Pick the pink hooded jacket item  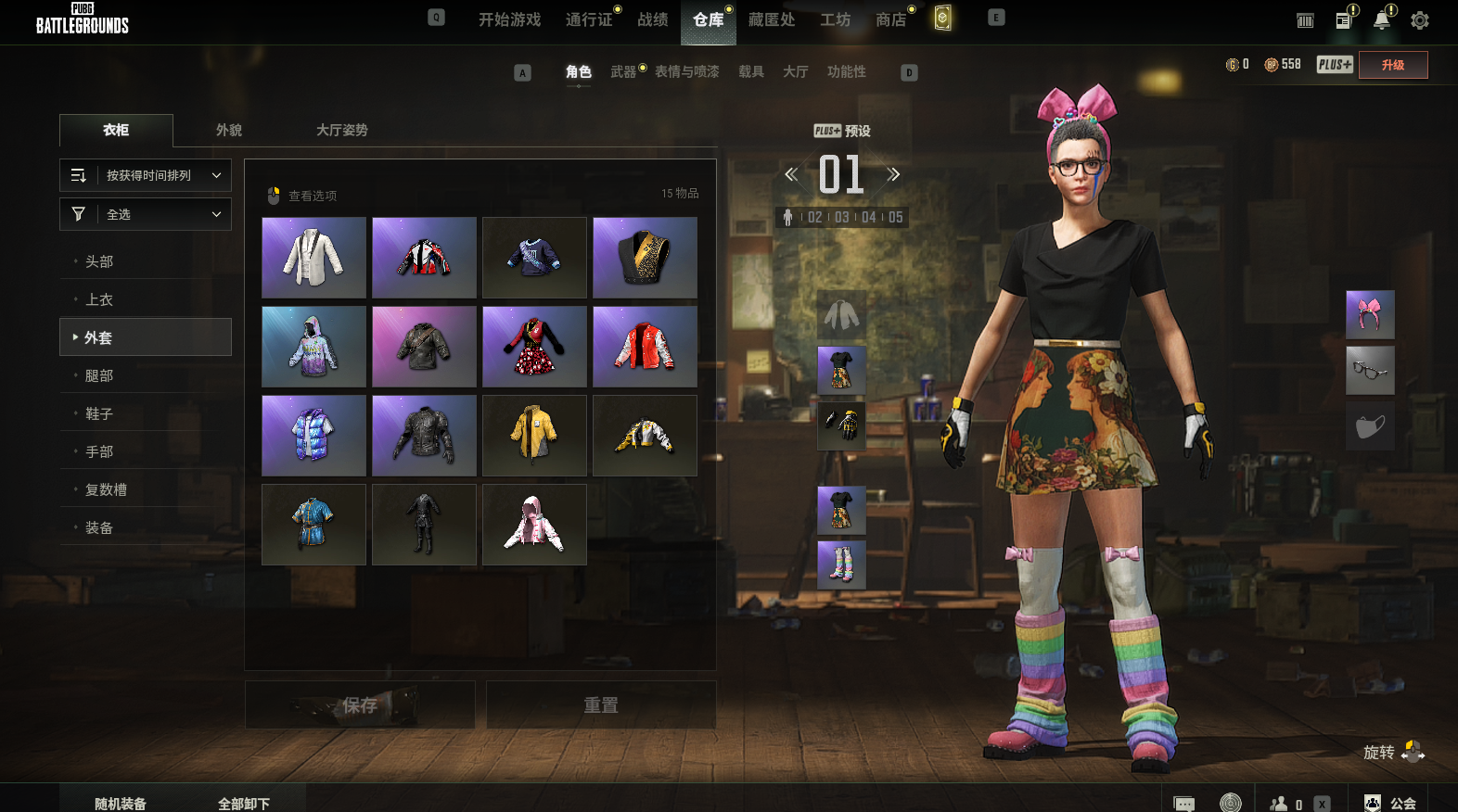click(534, 525)
